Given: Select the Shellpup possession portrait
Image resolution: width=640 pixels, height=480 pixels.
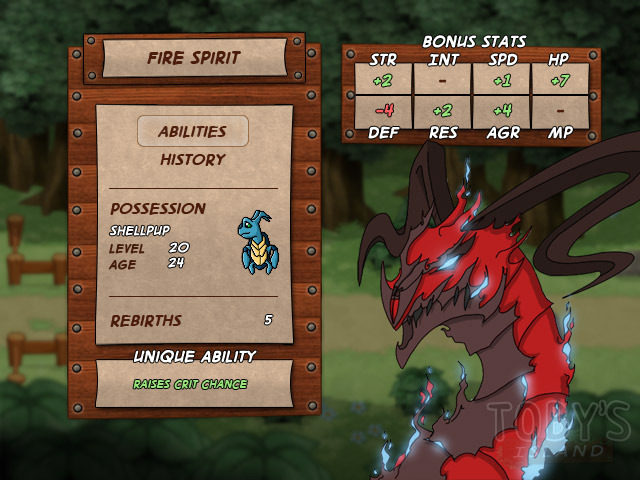Looking at the screenshot, I should 259,242.
